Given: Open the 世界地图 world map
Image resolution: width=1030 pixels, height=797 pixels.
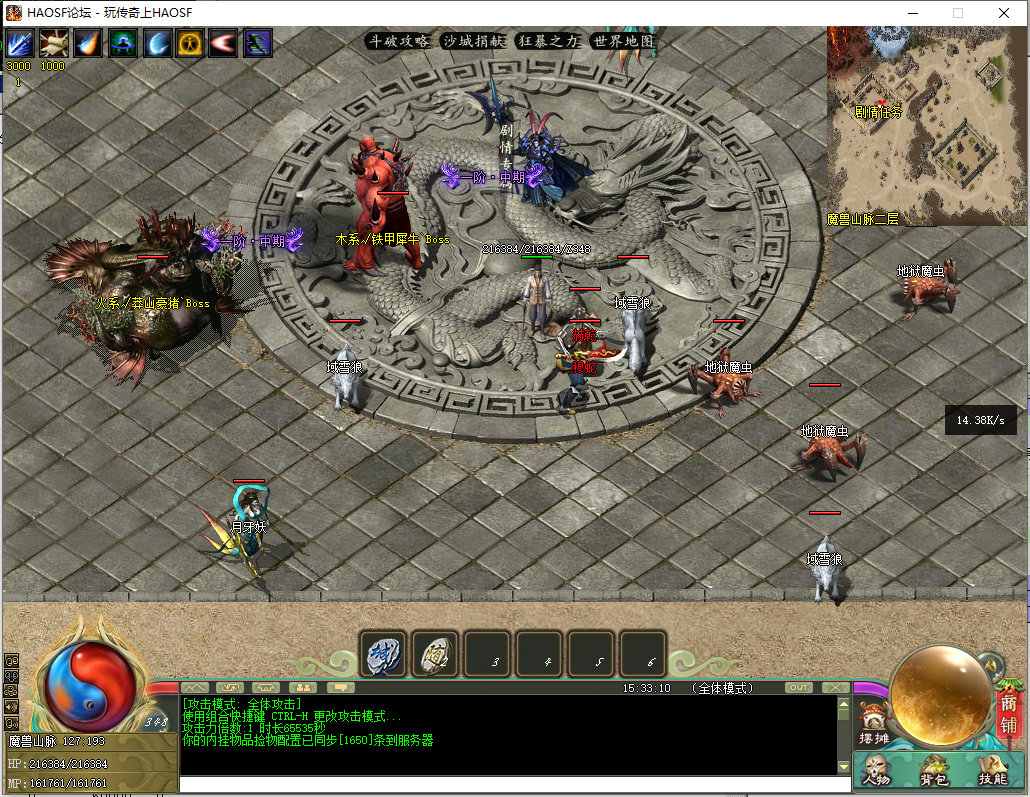Looking at the screenshot, I should (x=623, y=41).
